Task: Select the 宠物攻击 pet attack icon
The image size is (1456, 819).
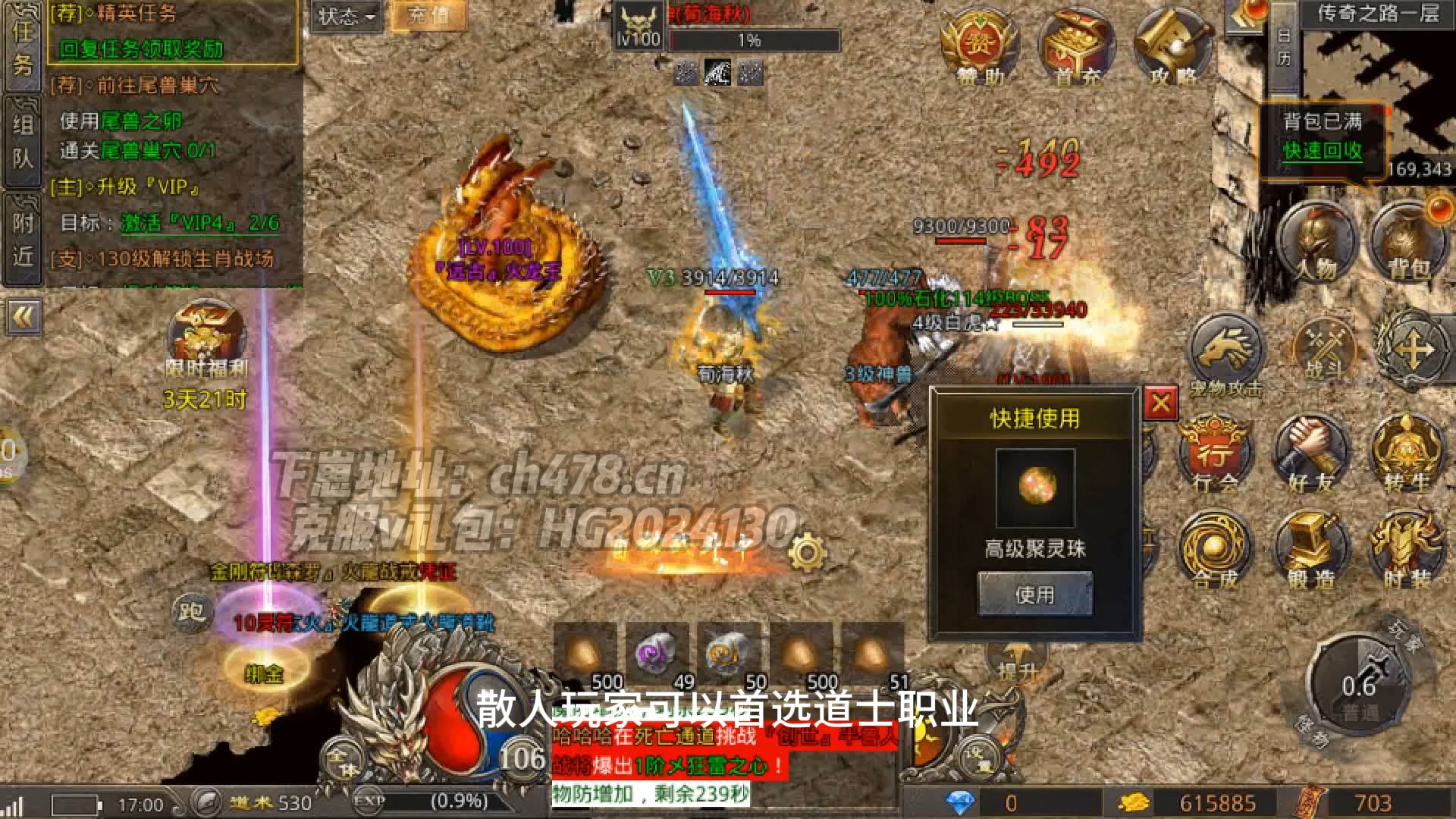Action: pyautogui.click(x=1227, y=345)
